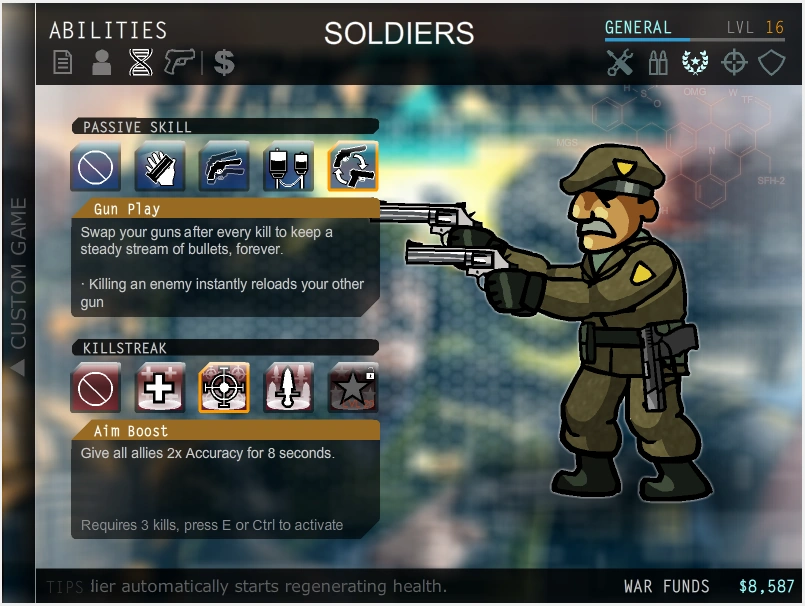The width and height of the screenshot is (805, 606).
Task: Open the dollar sign shop tab
Action: click(x=224, y=63)
